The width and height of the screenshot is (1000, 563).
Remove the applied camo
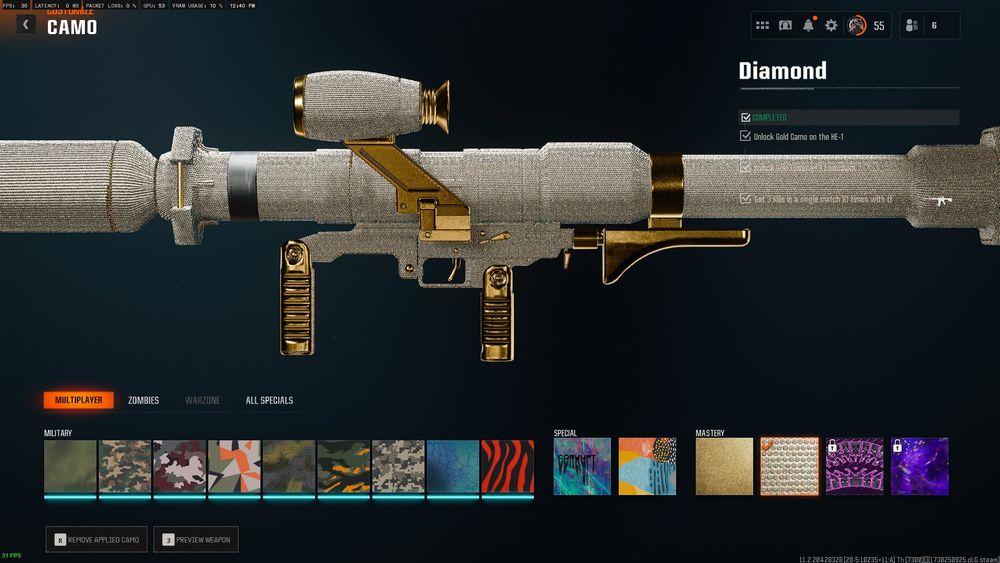click(x=99, y=540)
